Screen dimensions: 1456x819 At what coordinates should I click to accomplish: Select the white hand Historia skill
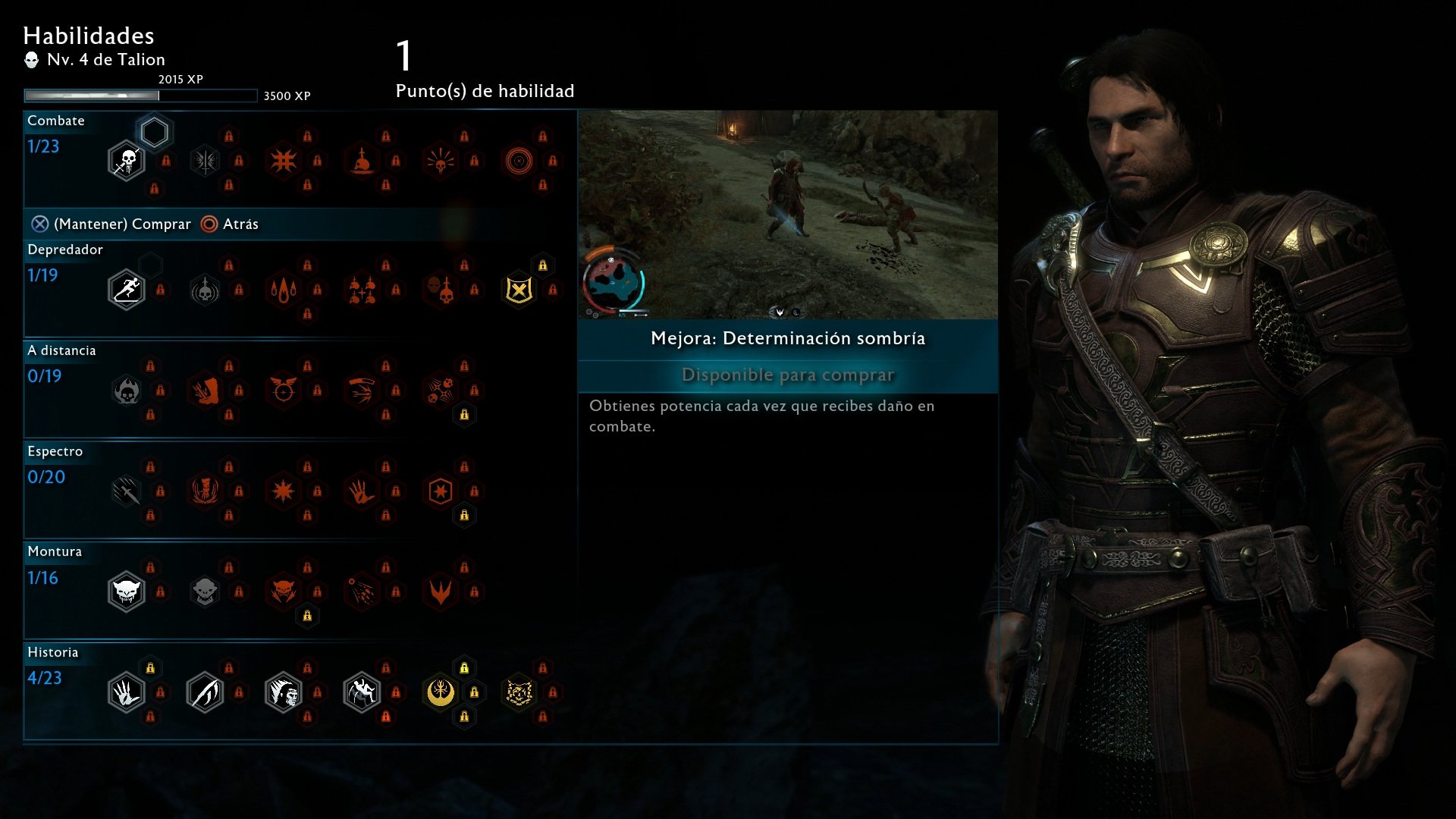click(127, 692)
